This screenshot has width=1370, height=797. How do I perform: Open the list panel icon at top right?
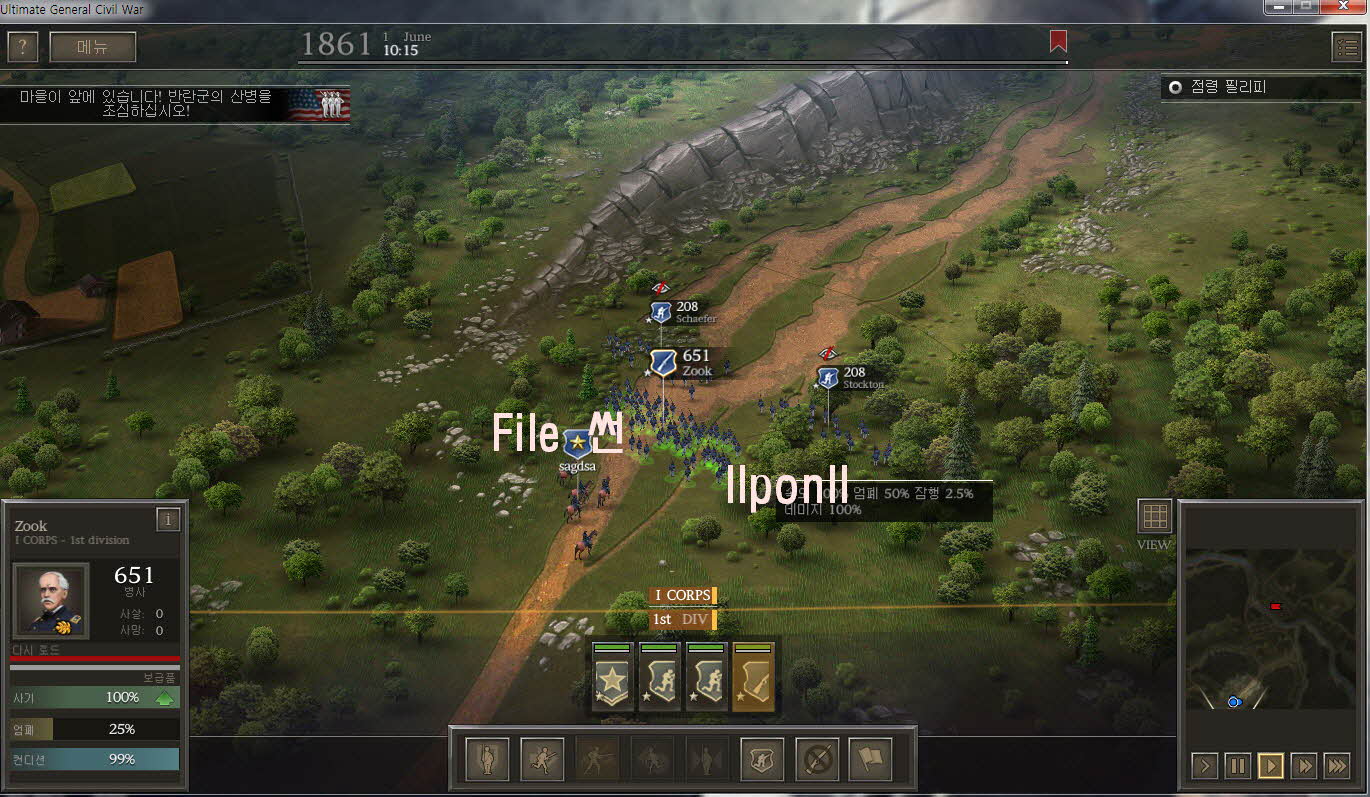(1346, 47)
